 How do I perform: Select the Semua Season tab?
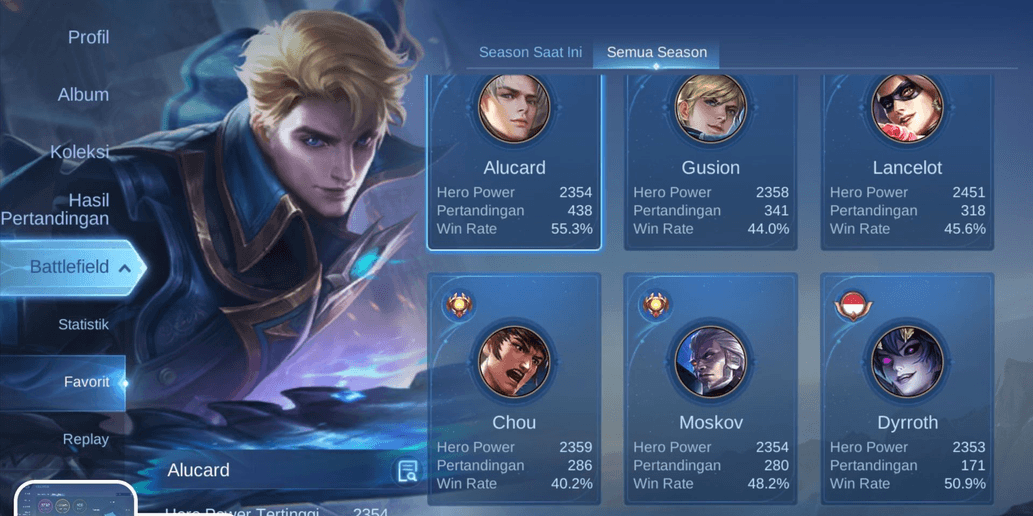click(657, 52)
